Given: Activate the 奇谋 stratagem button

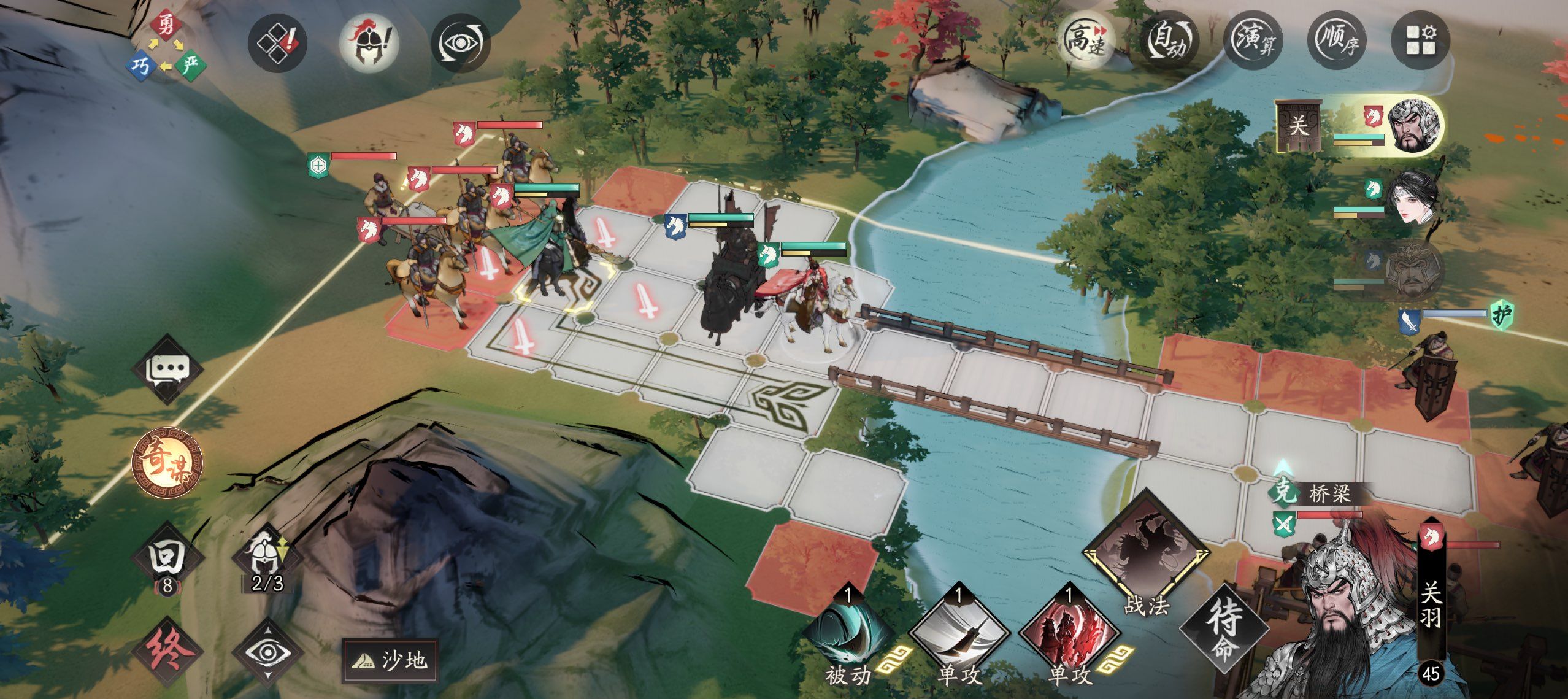Looking at the screenshot, I should [x=167, y=463].
